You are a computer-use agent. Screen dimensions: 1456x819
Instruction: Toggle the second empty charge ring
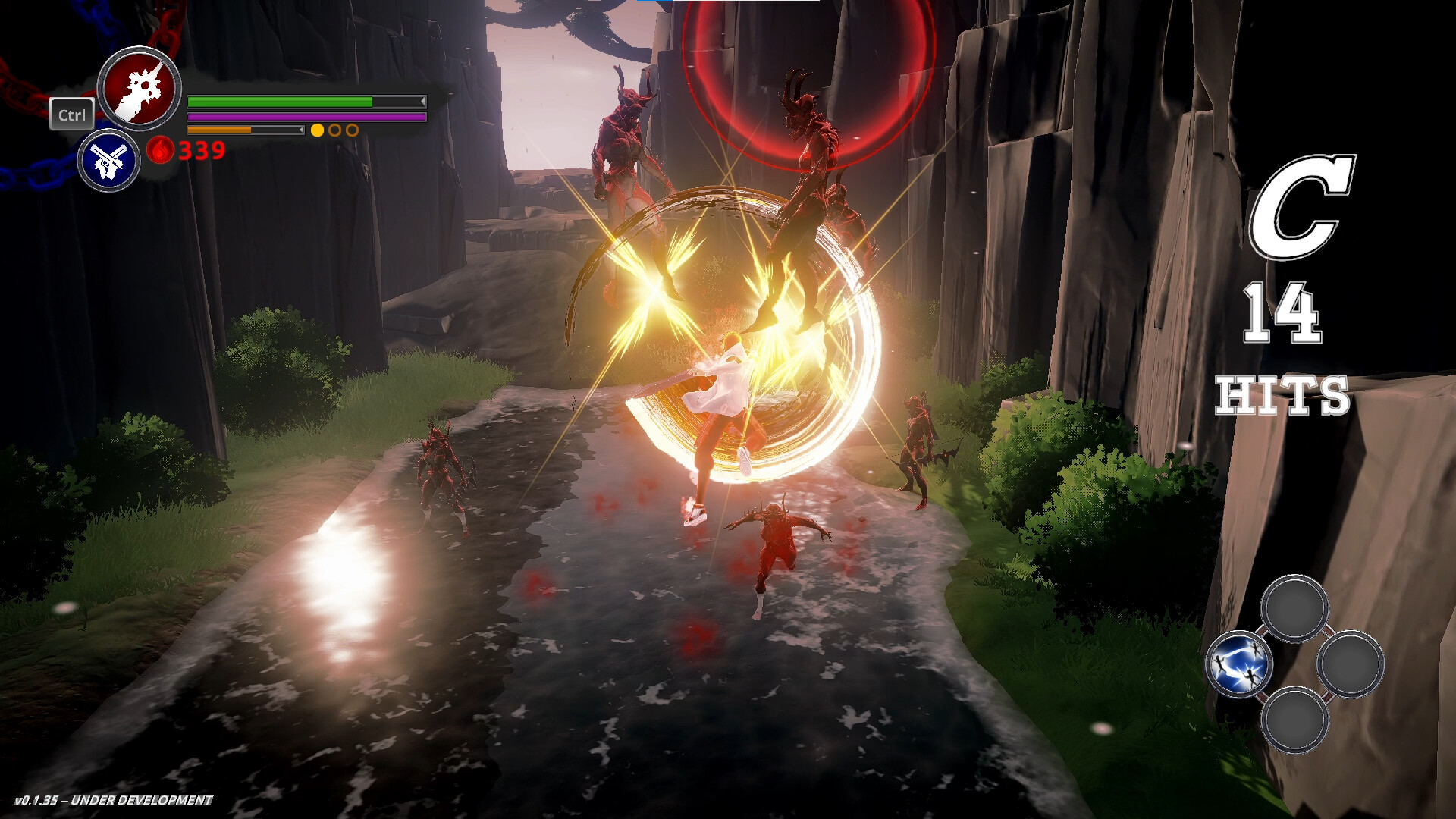click(353, 130)
